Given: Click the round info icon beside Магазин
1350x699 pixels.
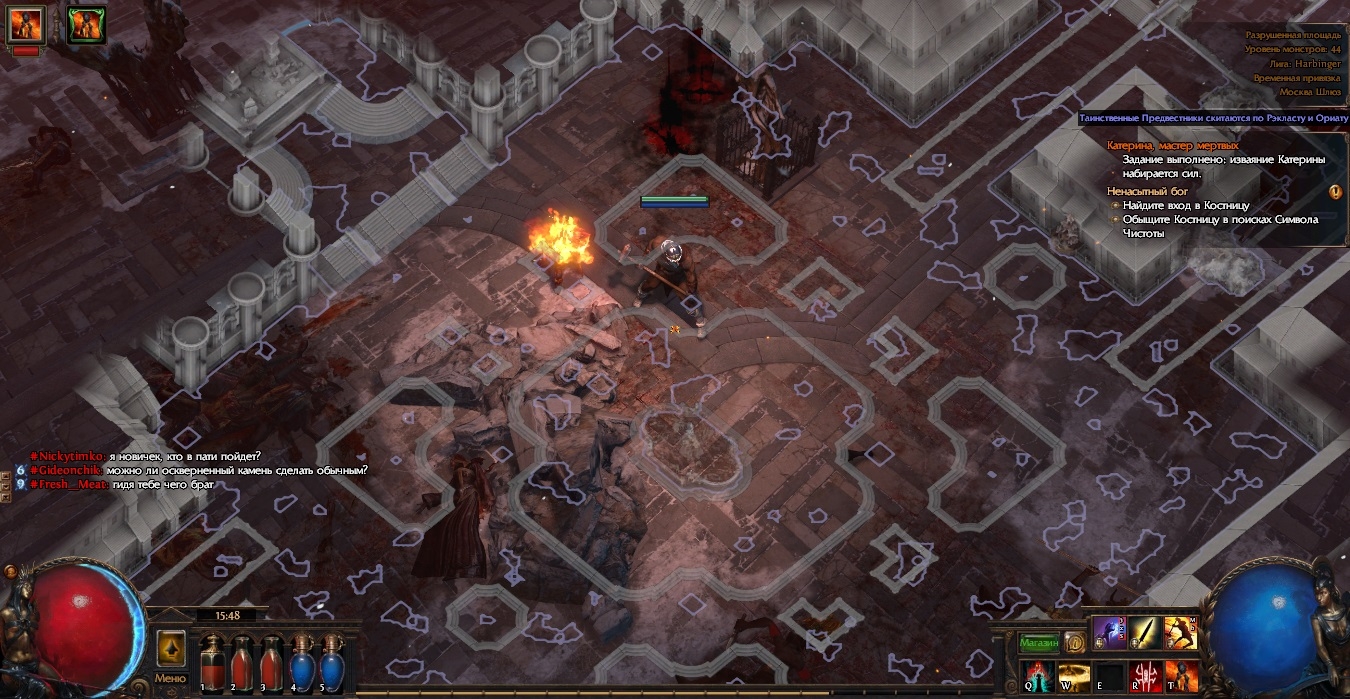Looking at the screenshot, I should click(1074, 642).
